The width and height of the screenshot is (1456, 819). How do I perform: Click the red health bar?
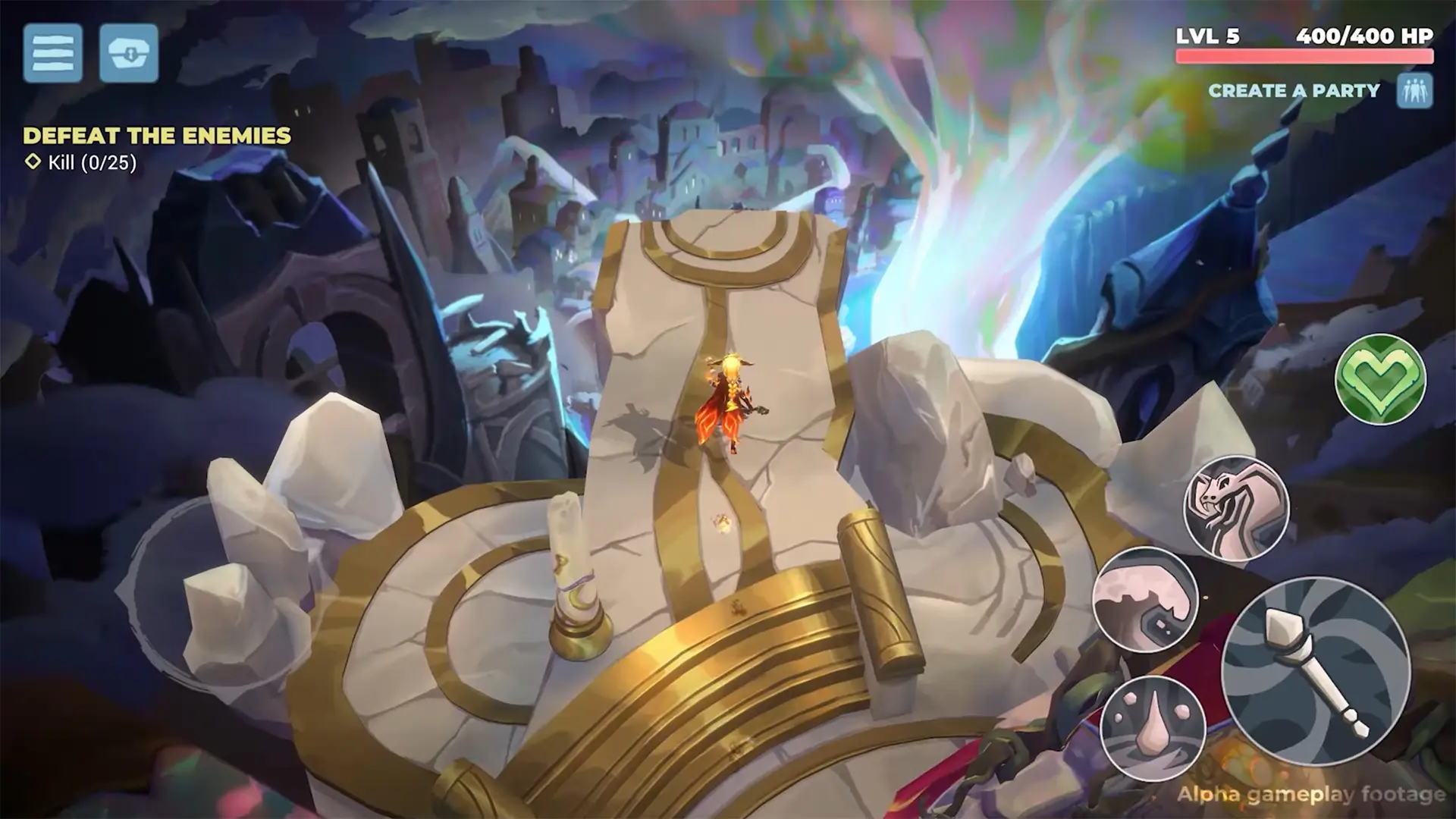[x=1303, y=53]
